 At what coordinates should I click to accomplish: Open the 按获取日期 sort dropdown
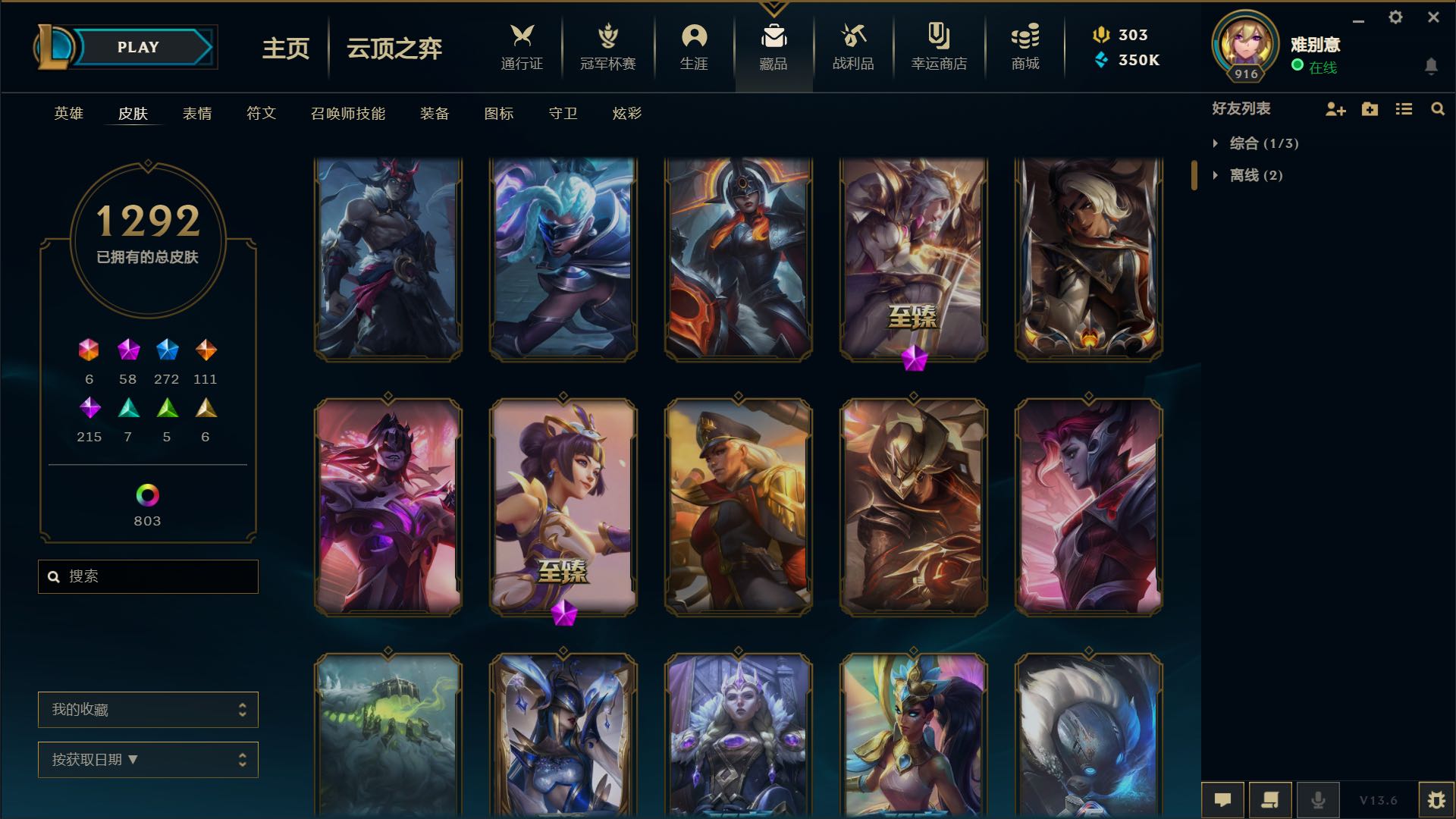pyautogui.click(x=148, y=759)
